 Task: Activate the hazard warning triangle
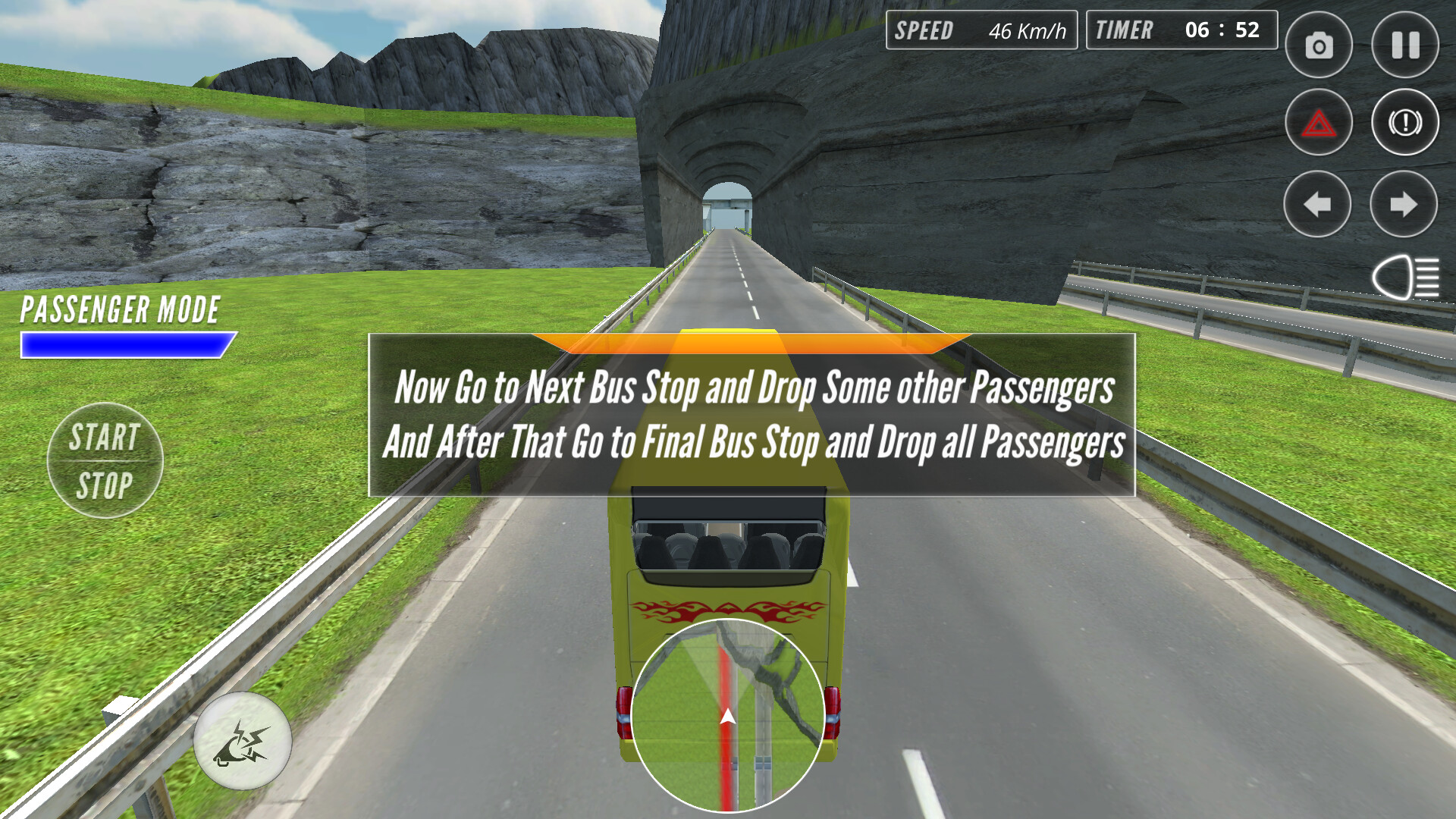click(x=1317, y=121)
